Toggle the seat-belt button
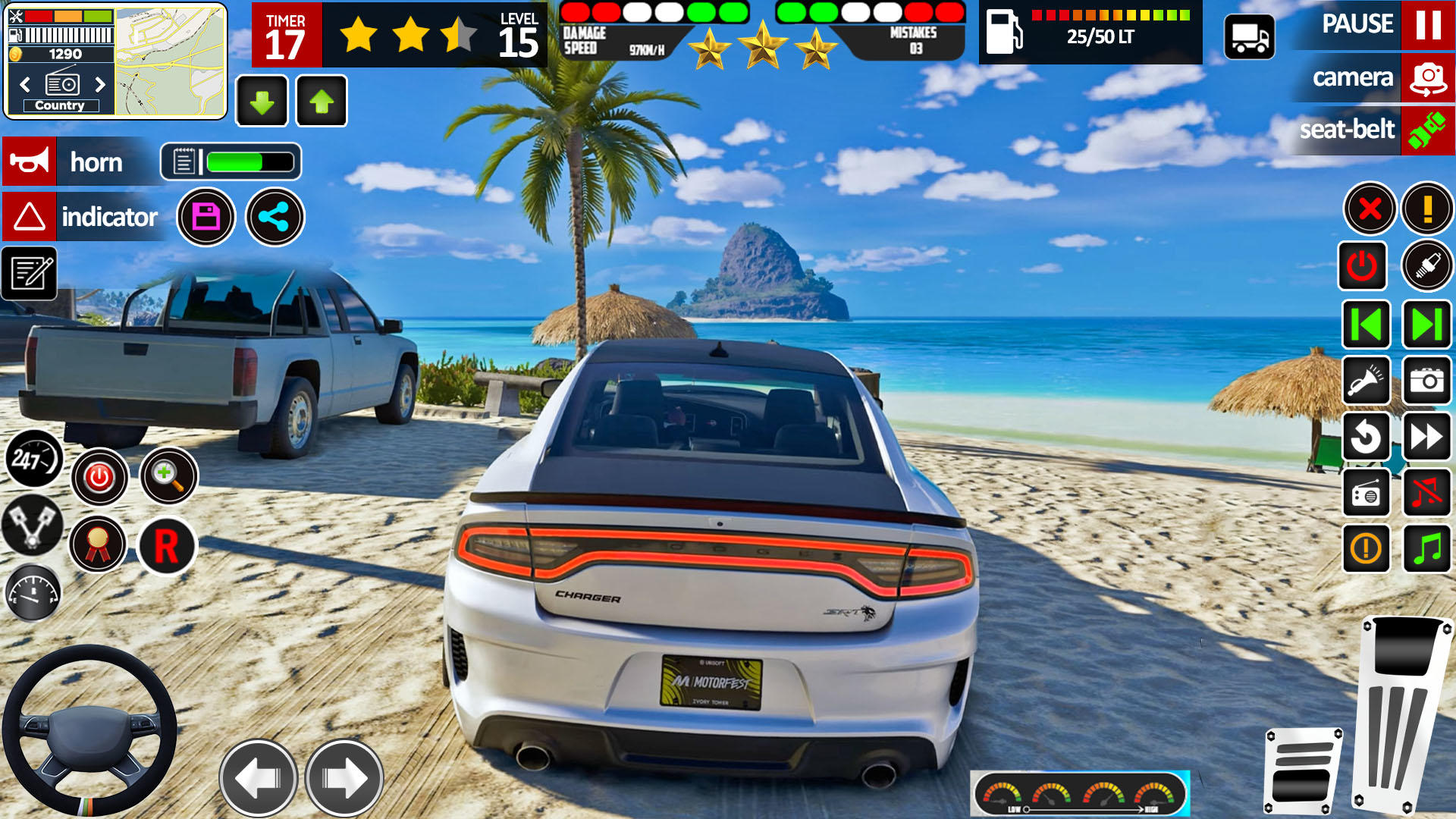The width and height of the screenshot is (1456, 819). (1426, 130)
